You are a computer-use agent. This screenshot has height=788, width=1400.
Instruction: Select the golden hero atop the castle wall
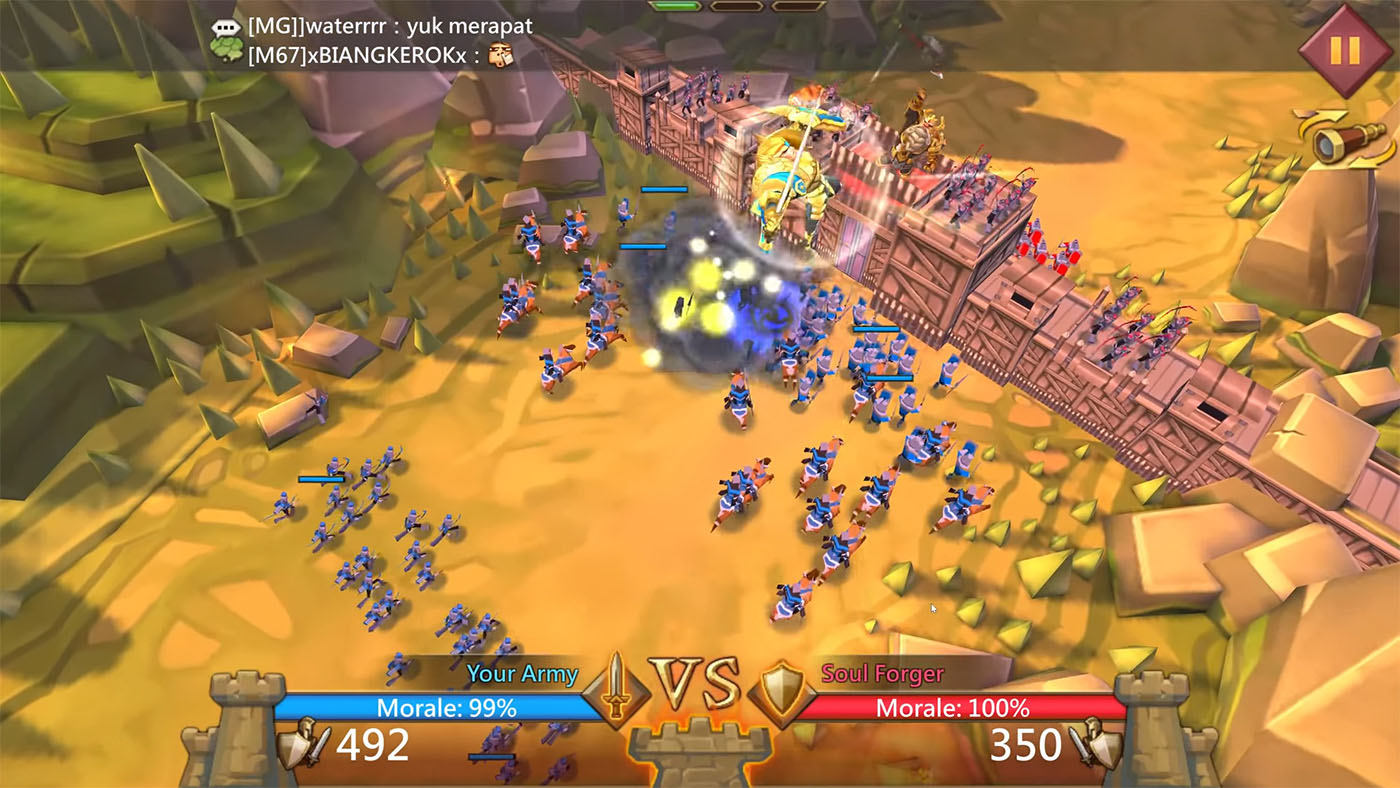(790, 180)
